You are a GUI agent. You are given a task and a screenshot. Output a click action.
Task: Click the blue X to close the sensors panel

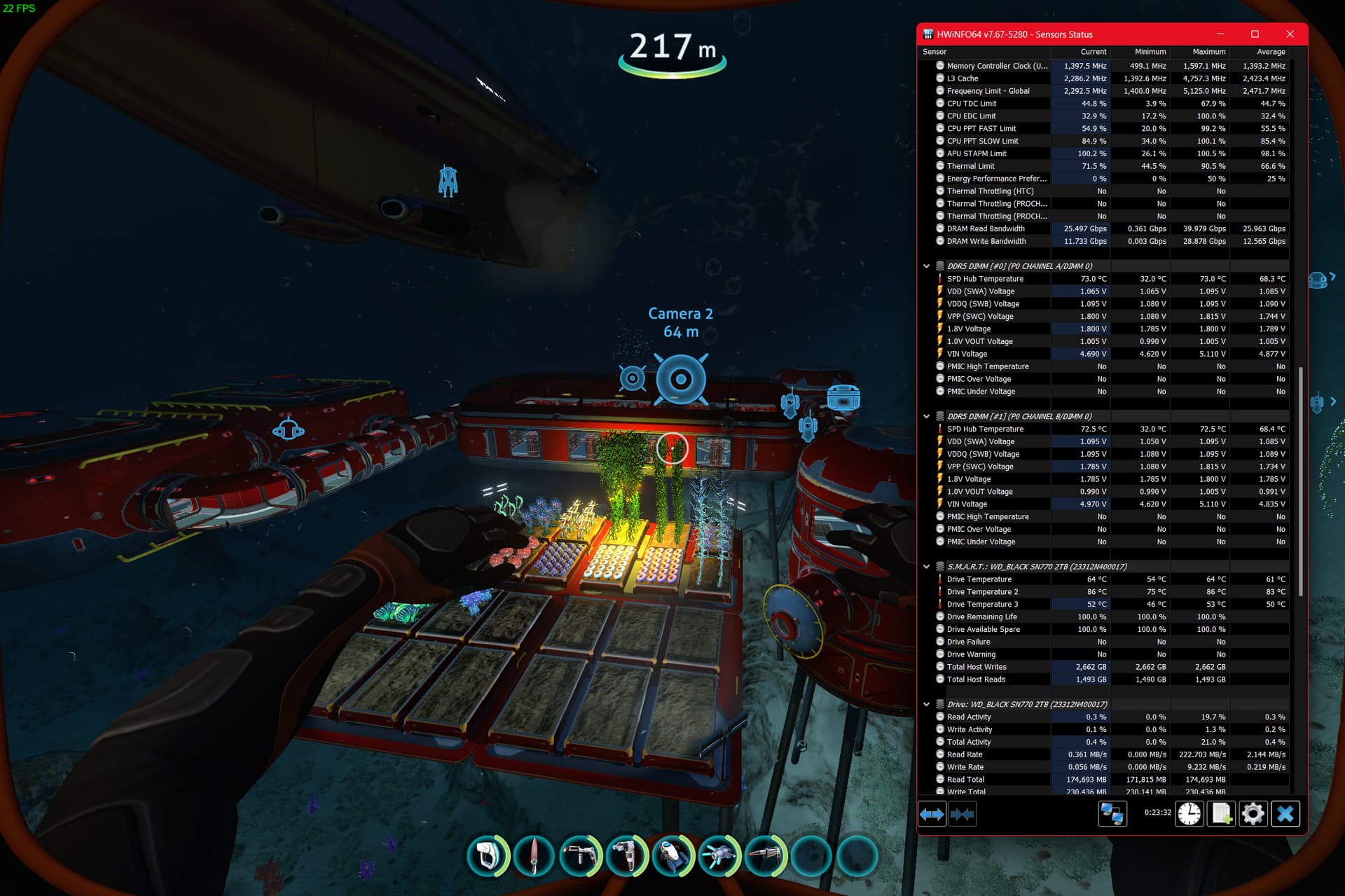1285,813
